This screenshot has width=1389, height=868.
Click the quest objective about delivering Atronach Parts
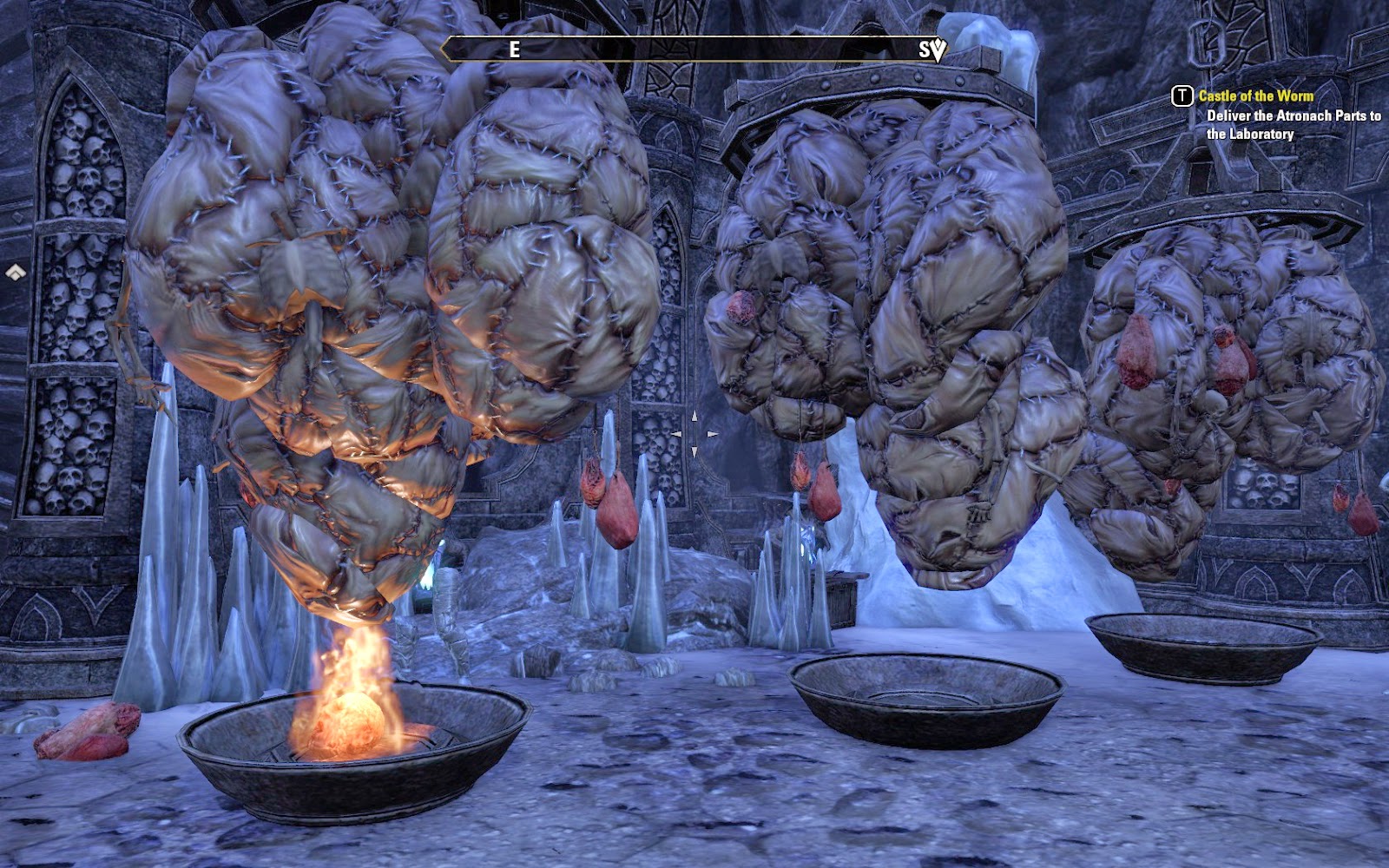(1293, 125)
